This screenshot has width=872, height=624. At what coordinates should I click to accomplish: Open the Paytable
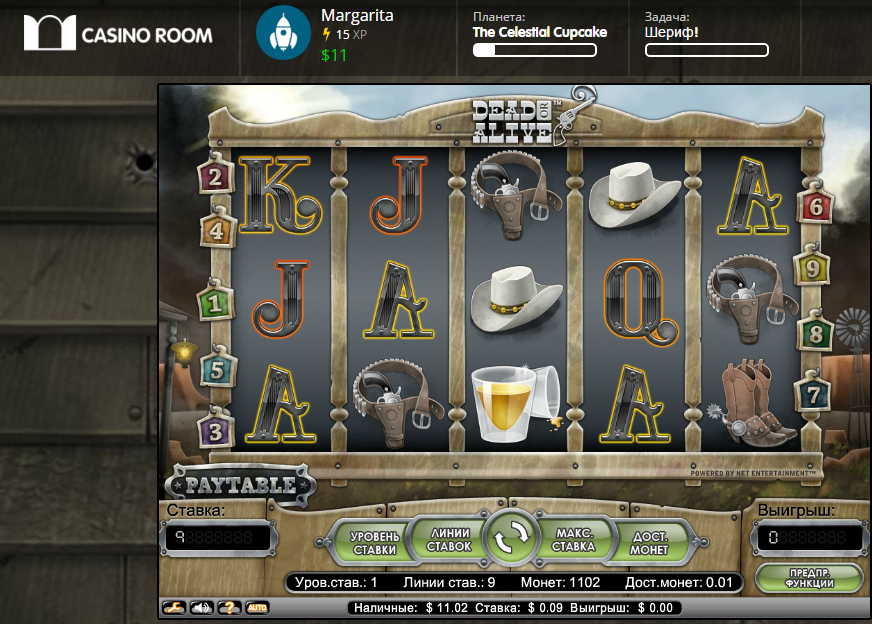click(241, 486)
